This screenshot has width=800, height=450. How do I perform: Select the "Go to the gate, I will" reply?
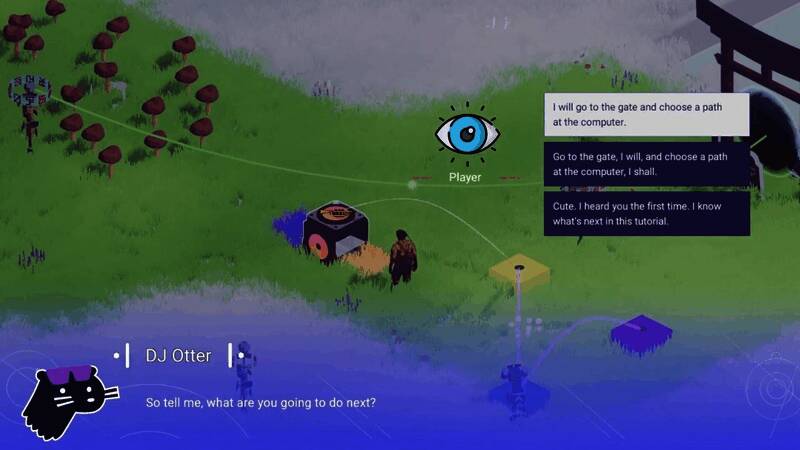click(646, 164)
